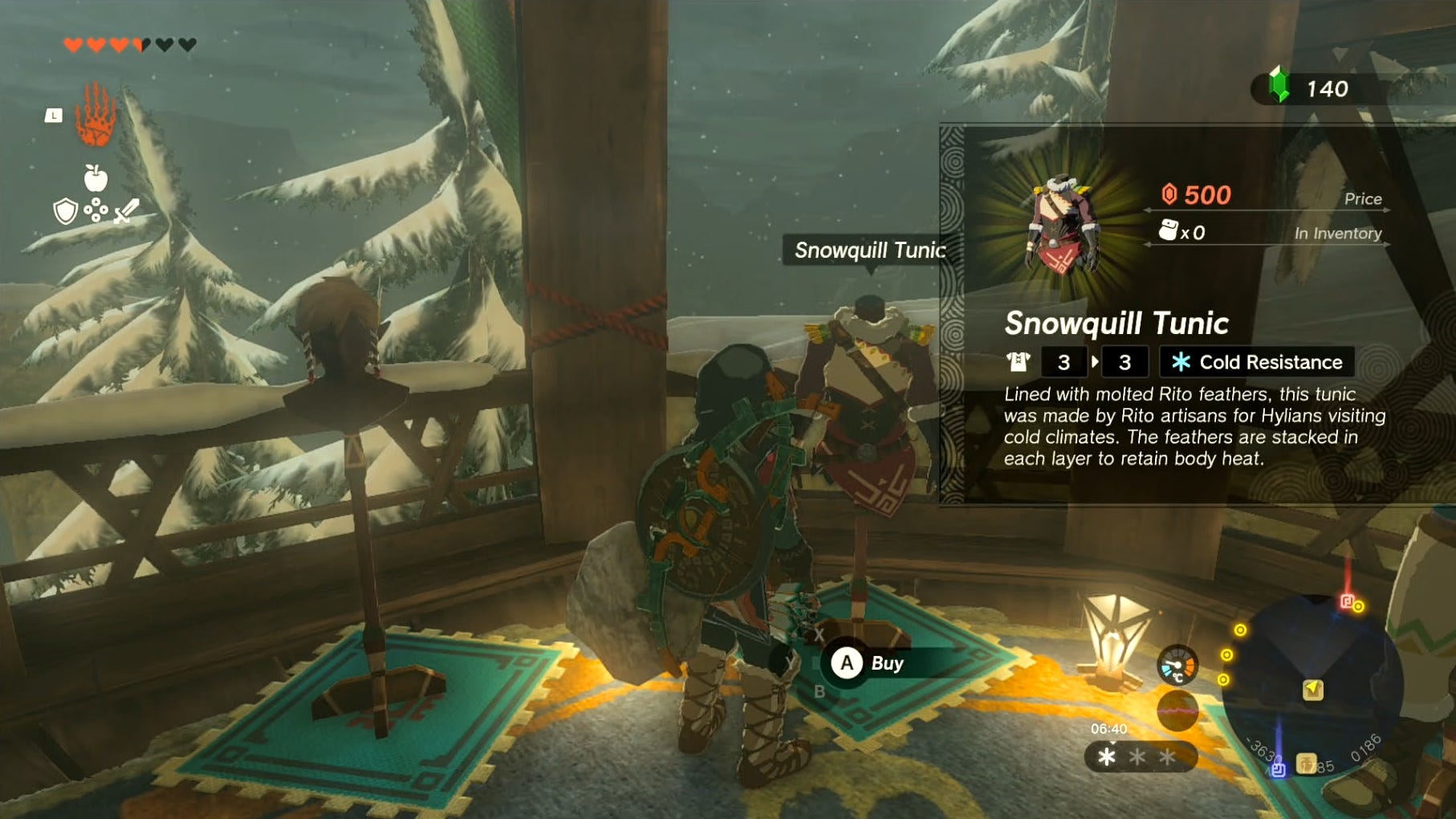Click the snowflake weather forecast bar
Screen dimensions: 1456x819
point(1140,756)
